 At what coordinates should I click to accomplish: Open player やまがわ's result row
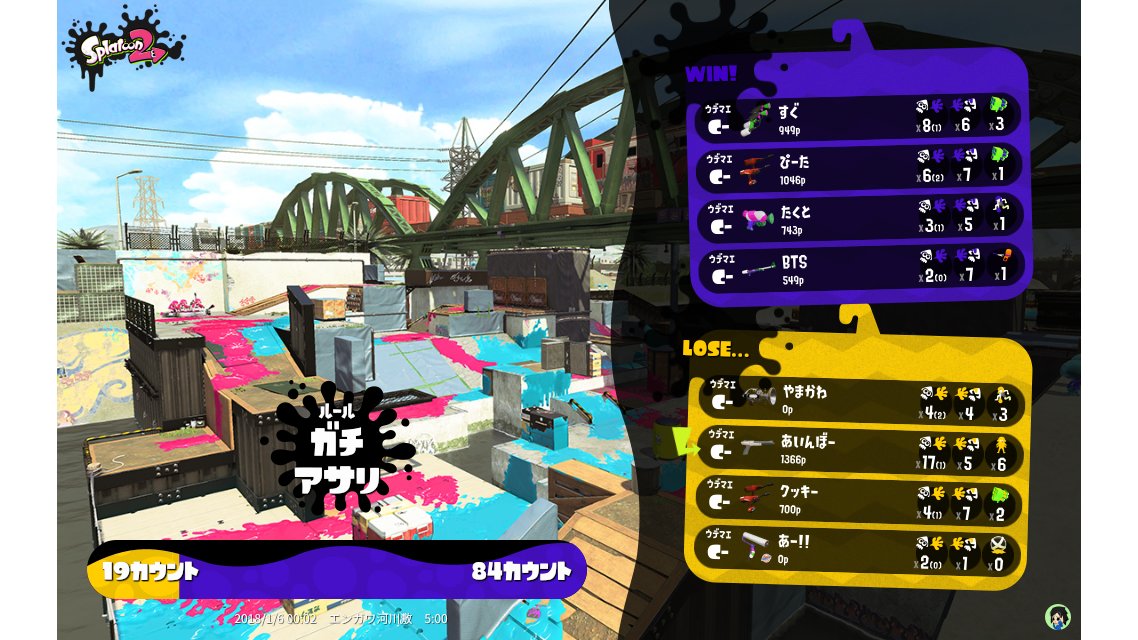[x=860, y=399]
